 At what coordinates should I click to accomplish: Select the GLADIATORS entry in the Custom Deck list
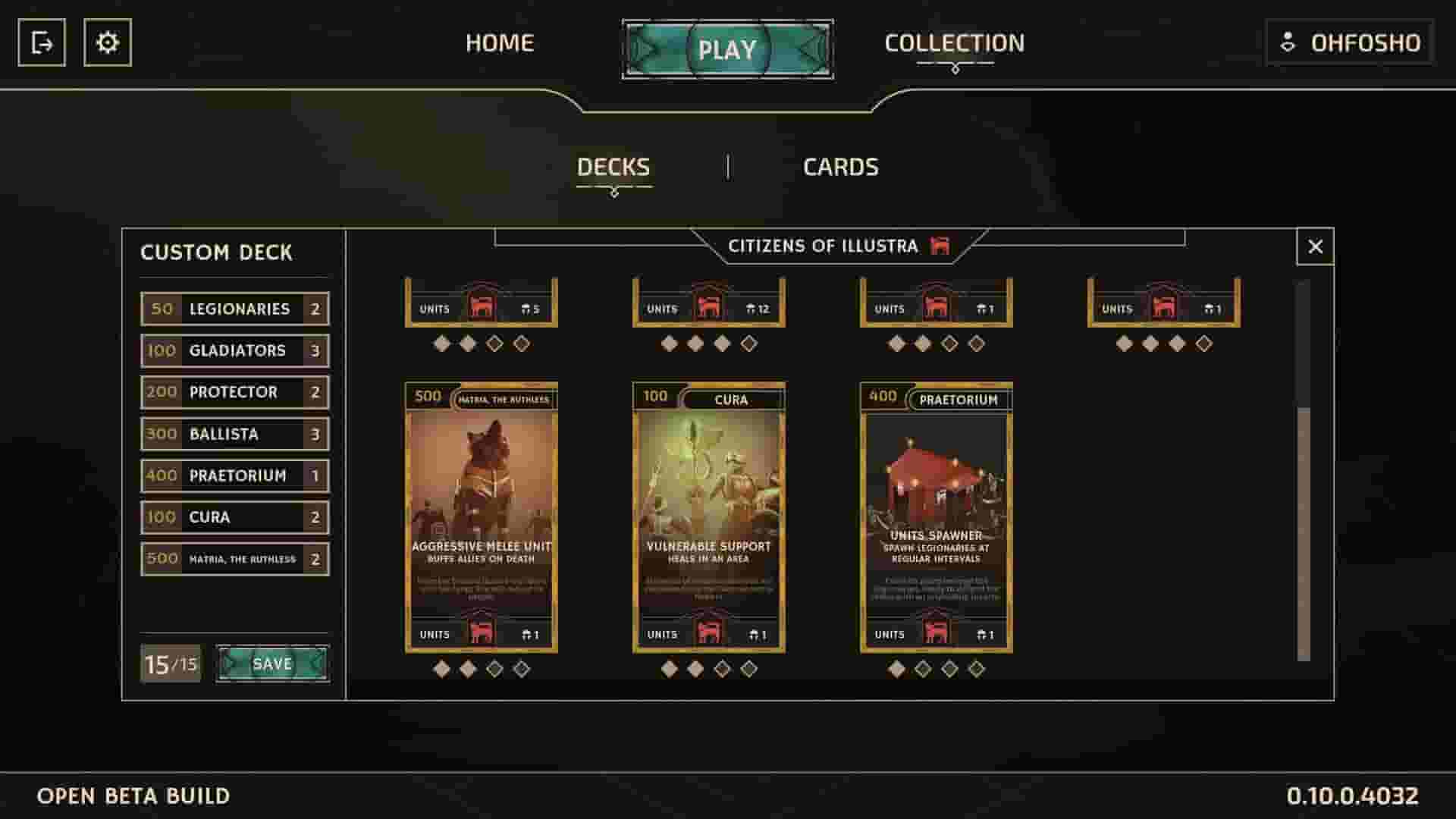coord(235,350)
